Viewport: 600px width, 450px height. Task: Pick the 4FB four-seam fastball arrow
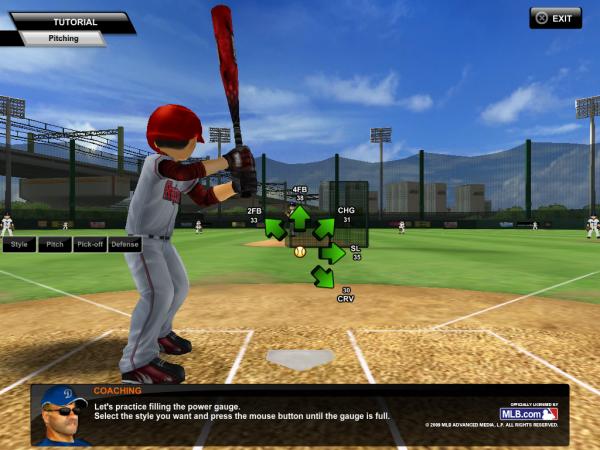point(299,215)
